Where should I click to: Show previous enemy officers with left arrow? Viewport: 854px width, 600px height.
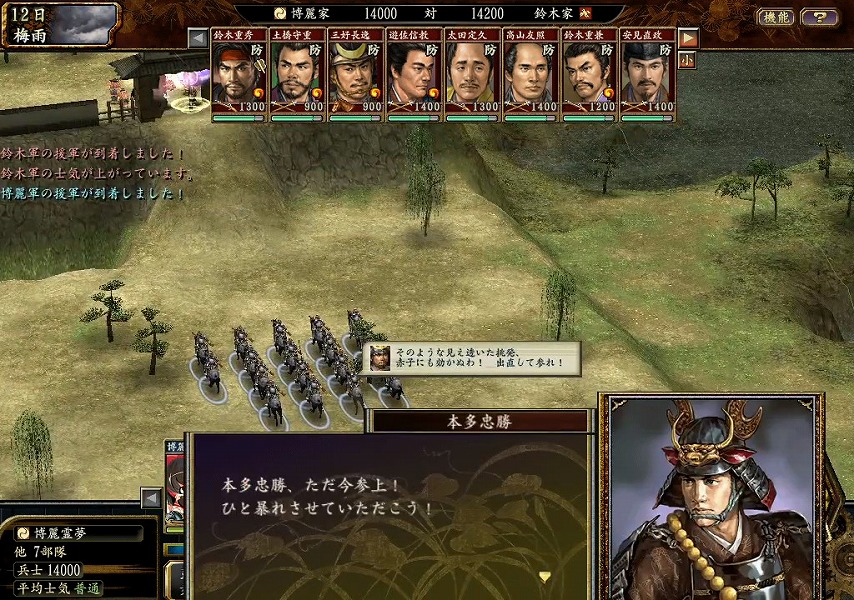coord(199,39)
